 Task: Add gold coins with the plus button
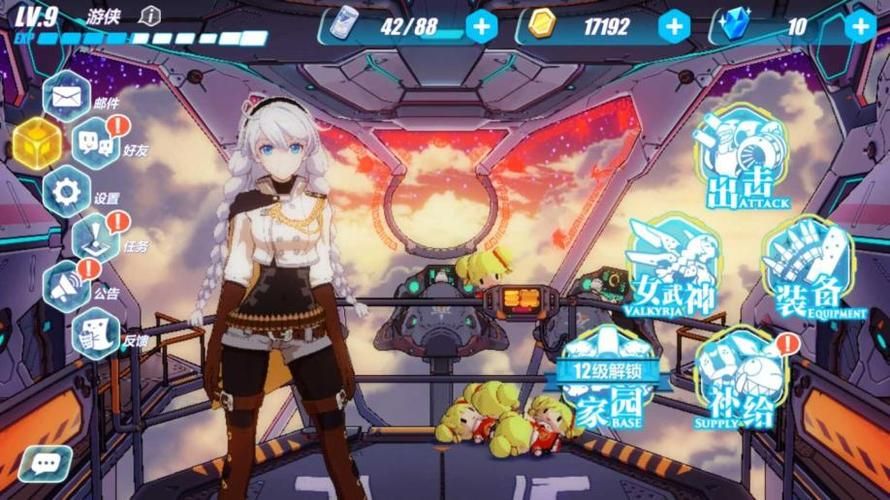(x=674, y=26)
